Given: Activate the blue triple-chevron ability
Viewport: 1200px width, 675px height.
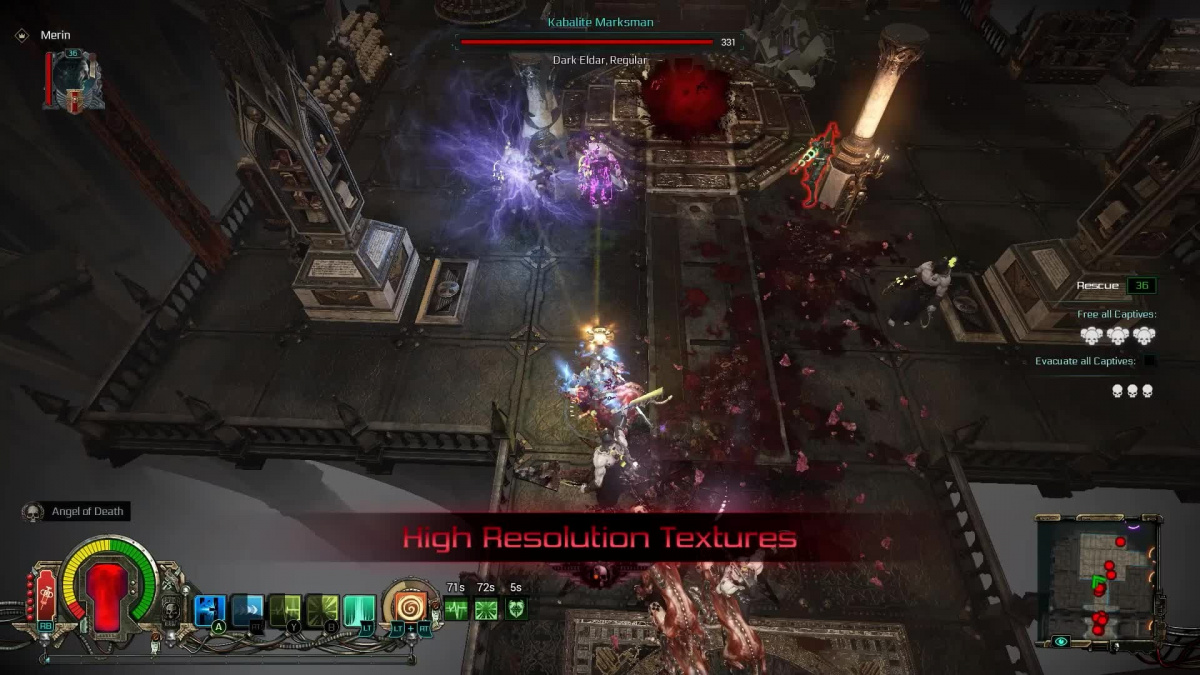Looking at the screenshot, I should pos(247,609).
